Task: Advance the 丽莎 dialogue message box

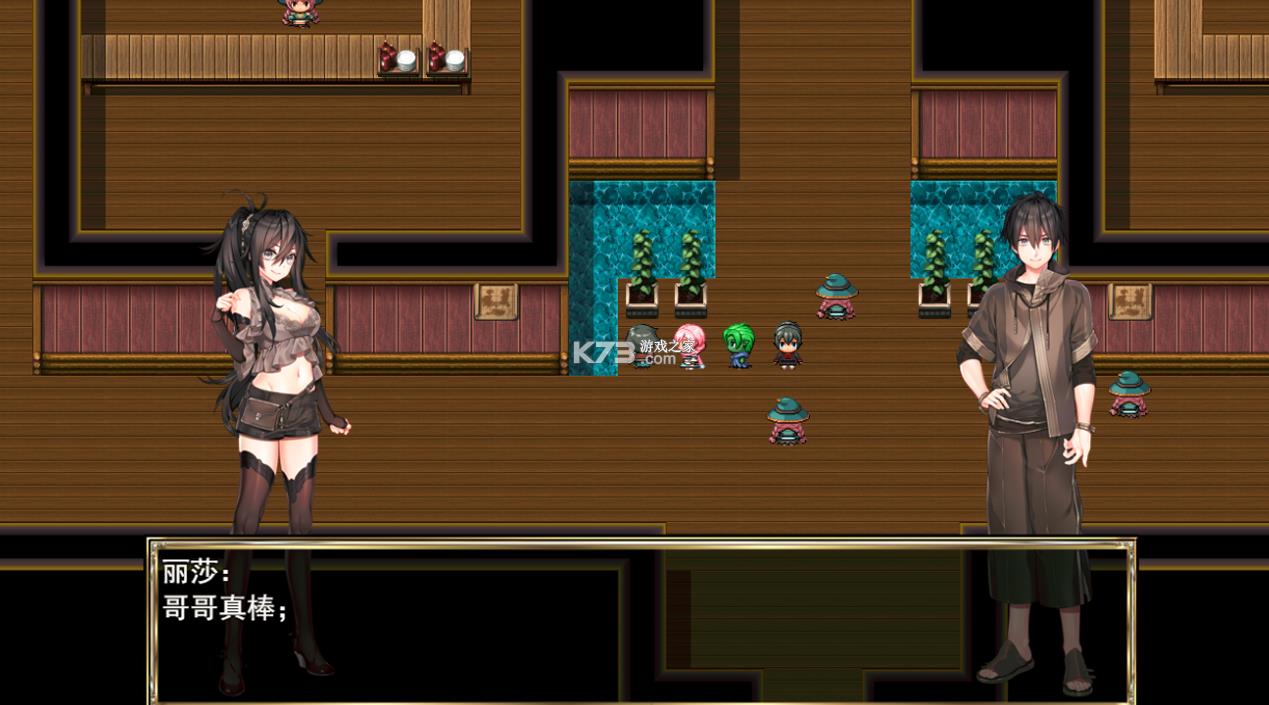Action: (640, 620)
